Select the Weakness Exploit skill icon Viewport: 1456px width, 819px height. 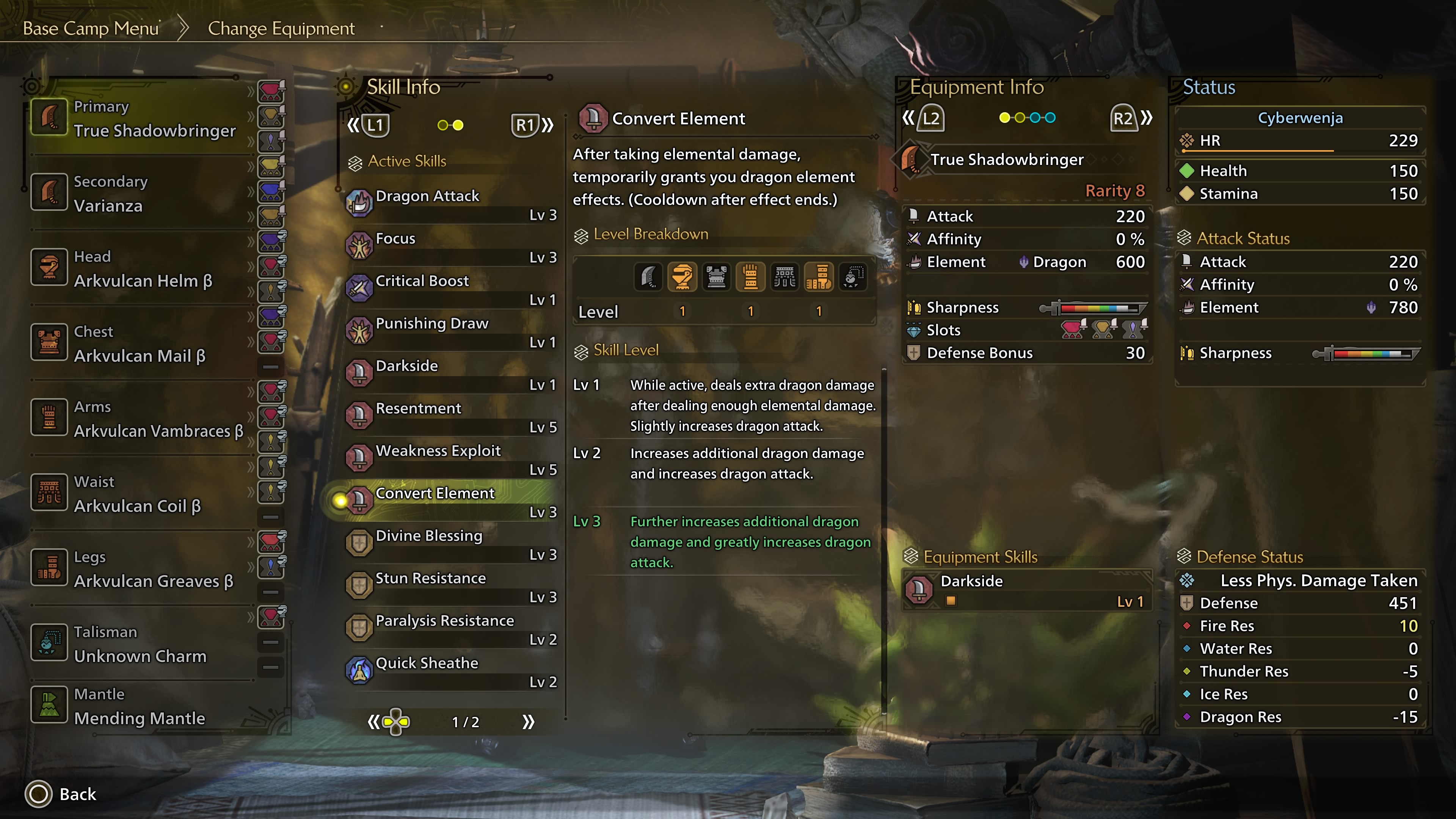(x=360, y=457)
